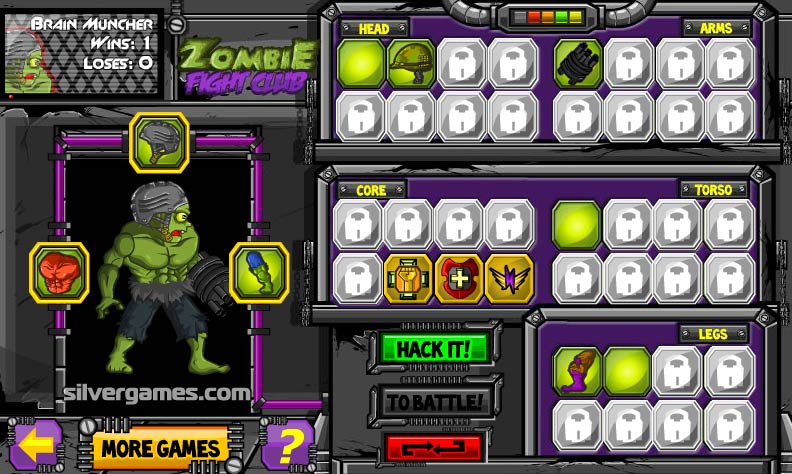The image size is (792, 474).
Task: Click the green HACK IT! button
Action: [x=433, y=349]
